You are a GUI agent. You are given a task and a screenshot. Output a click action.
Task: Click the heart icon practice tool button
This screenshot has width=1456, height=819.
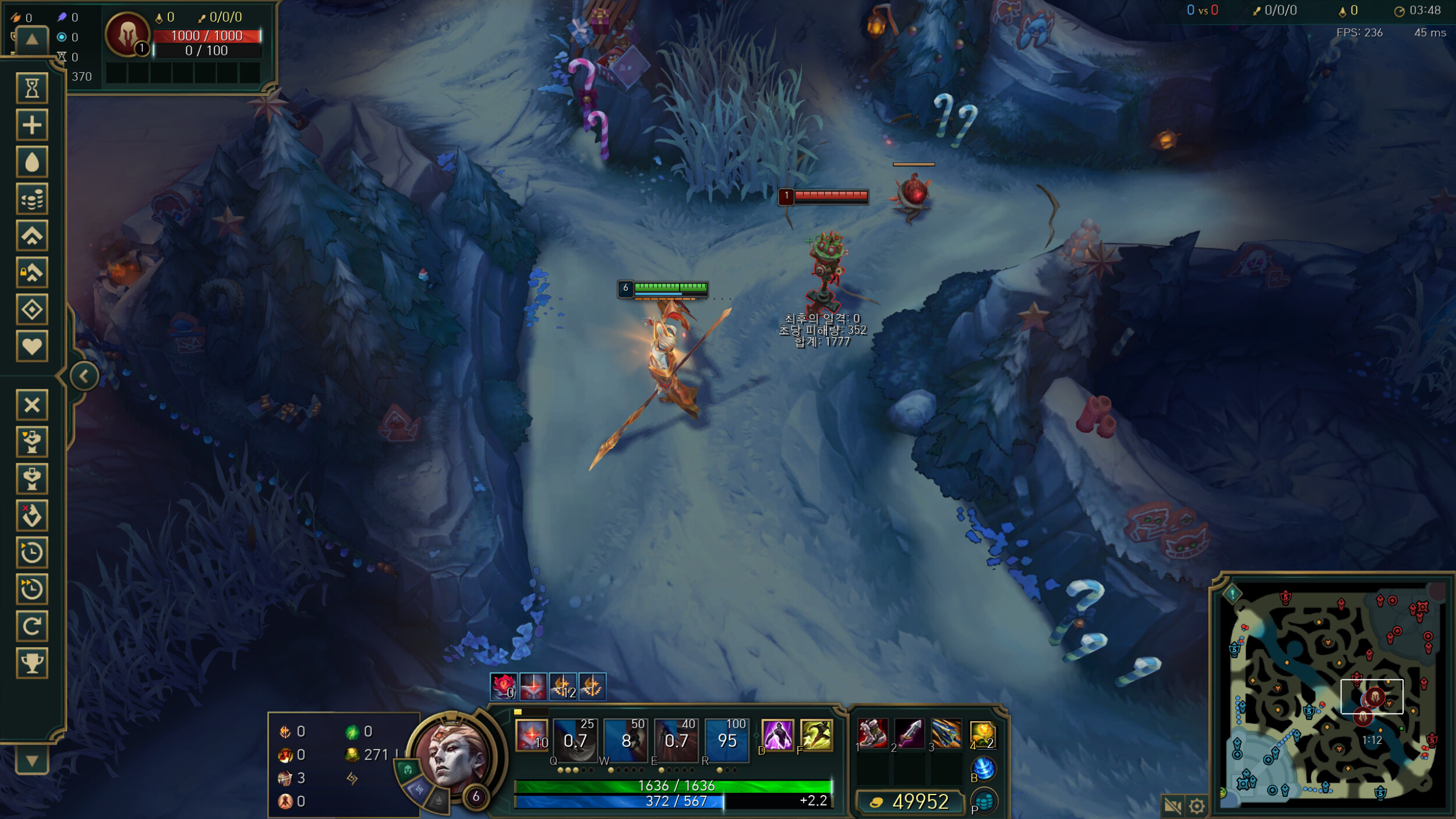coord(32,347)
